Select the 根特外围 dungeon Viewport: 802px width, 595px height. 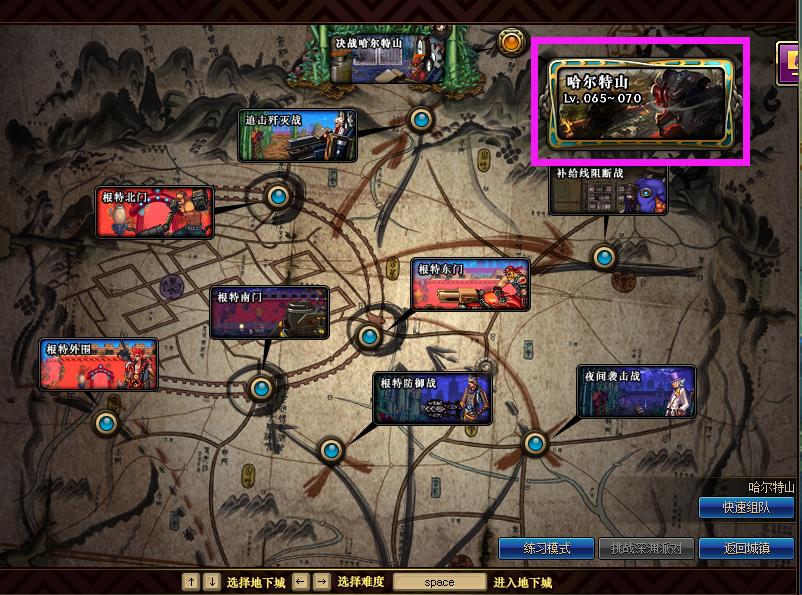click(x=99, y=364)
